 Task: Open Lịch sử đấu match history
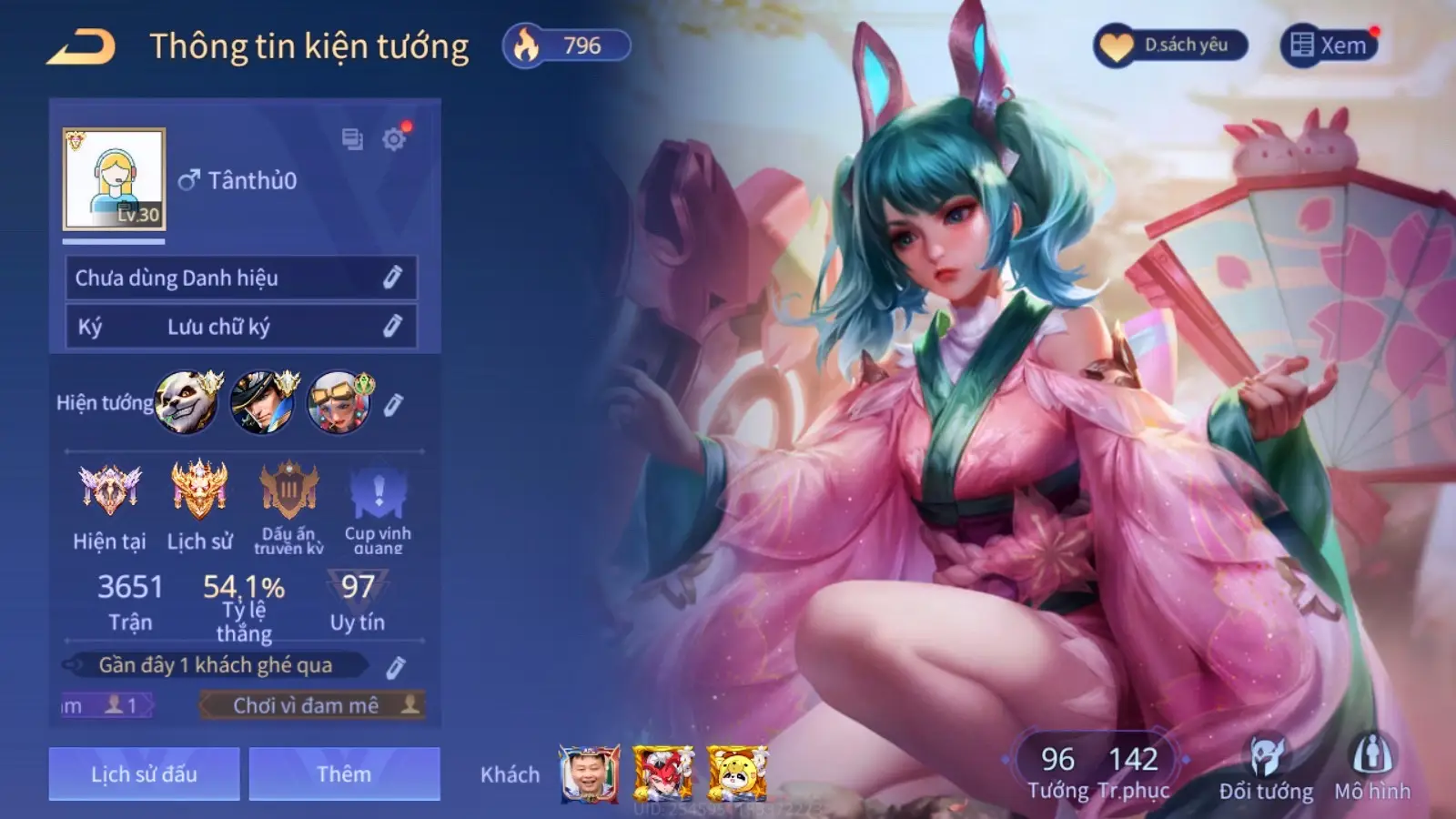click(x=146, y=773)
